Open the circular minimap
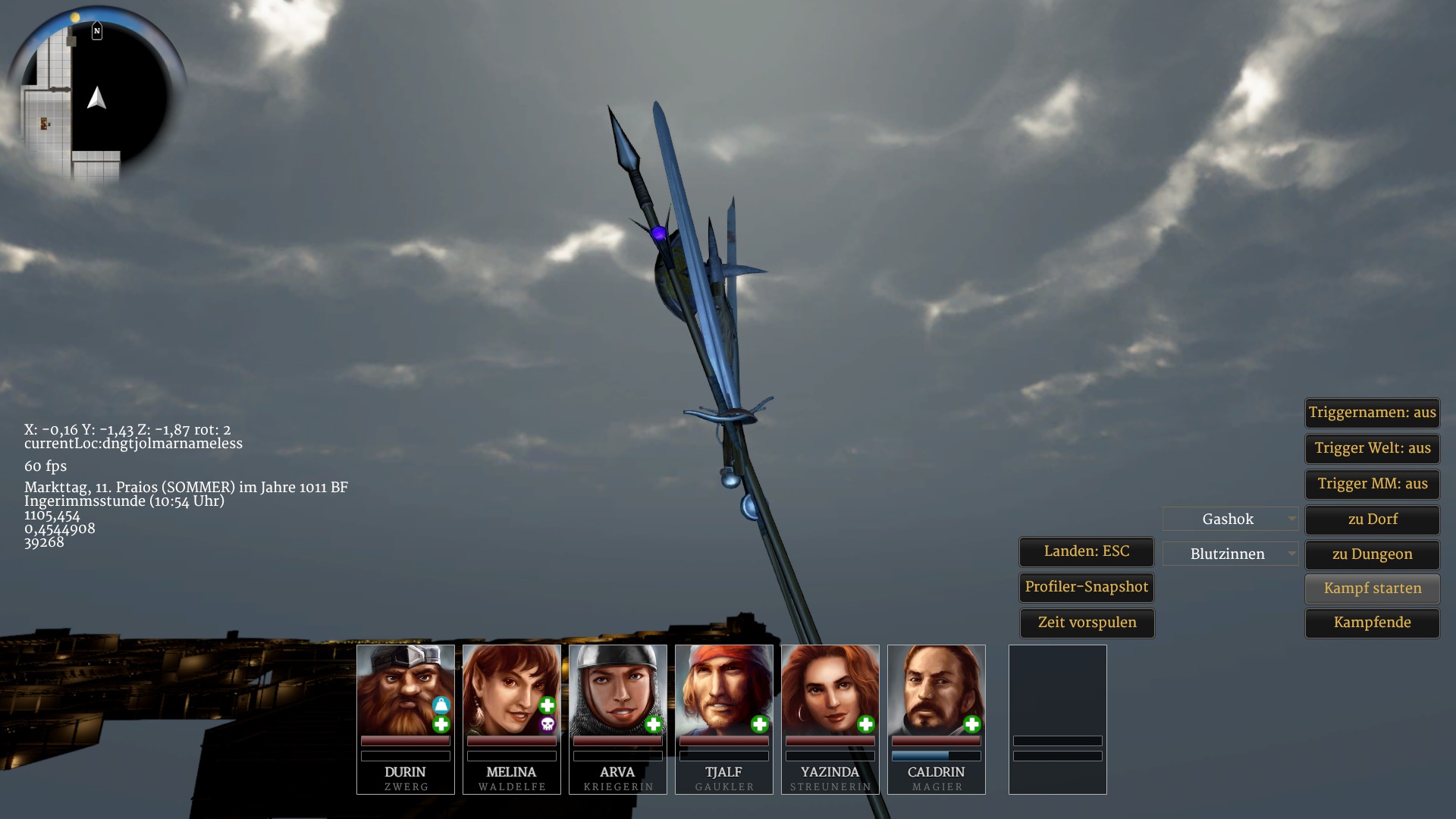This screenshot has width=1456, height=819. (x=96, y=95)
